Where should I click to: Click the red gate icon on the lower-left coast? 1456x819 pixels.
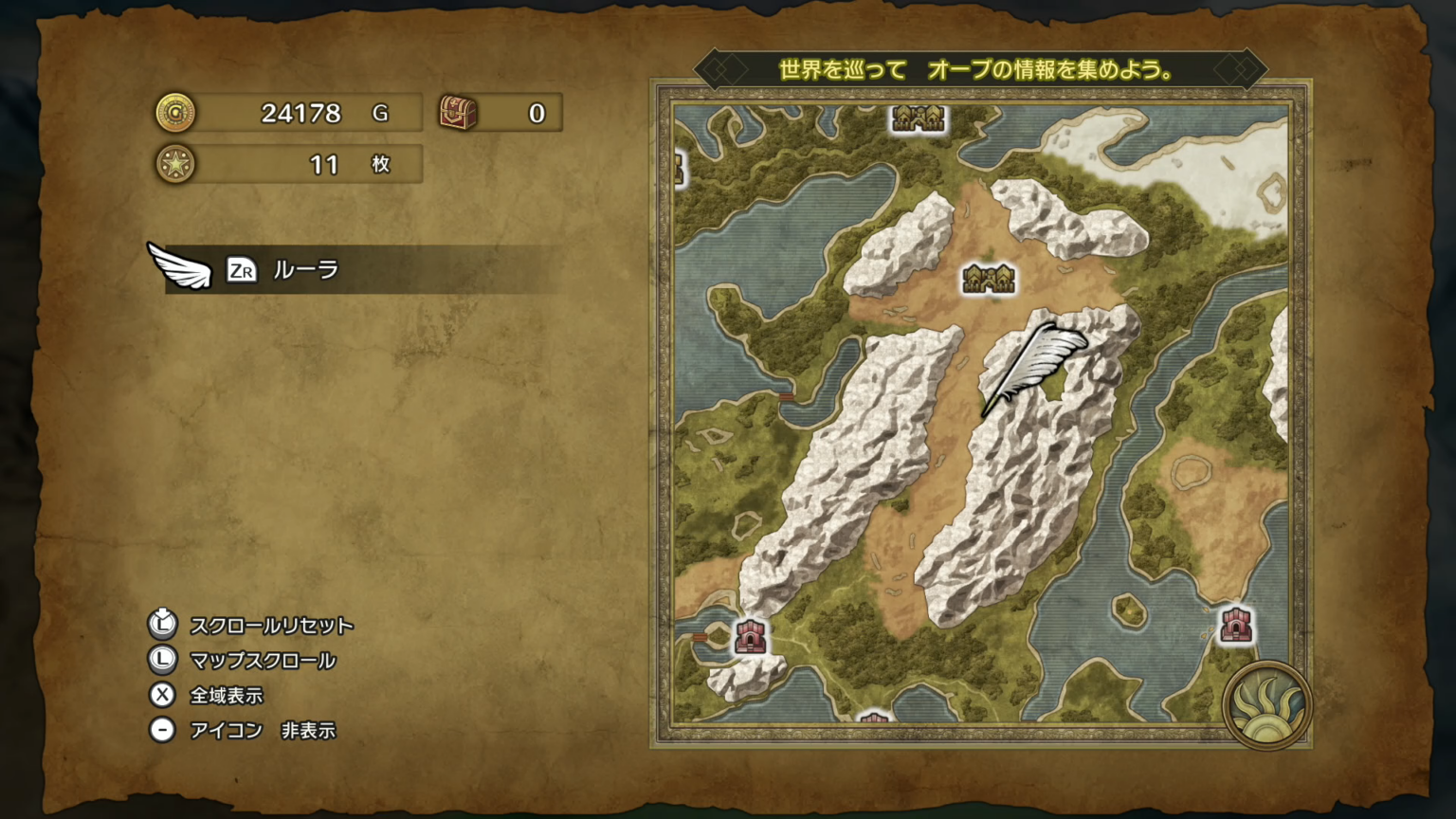(749, 635)
